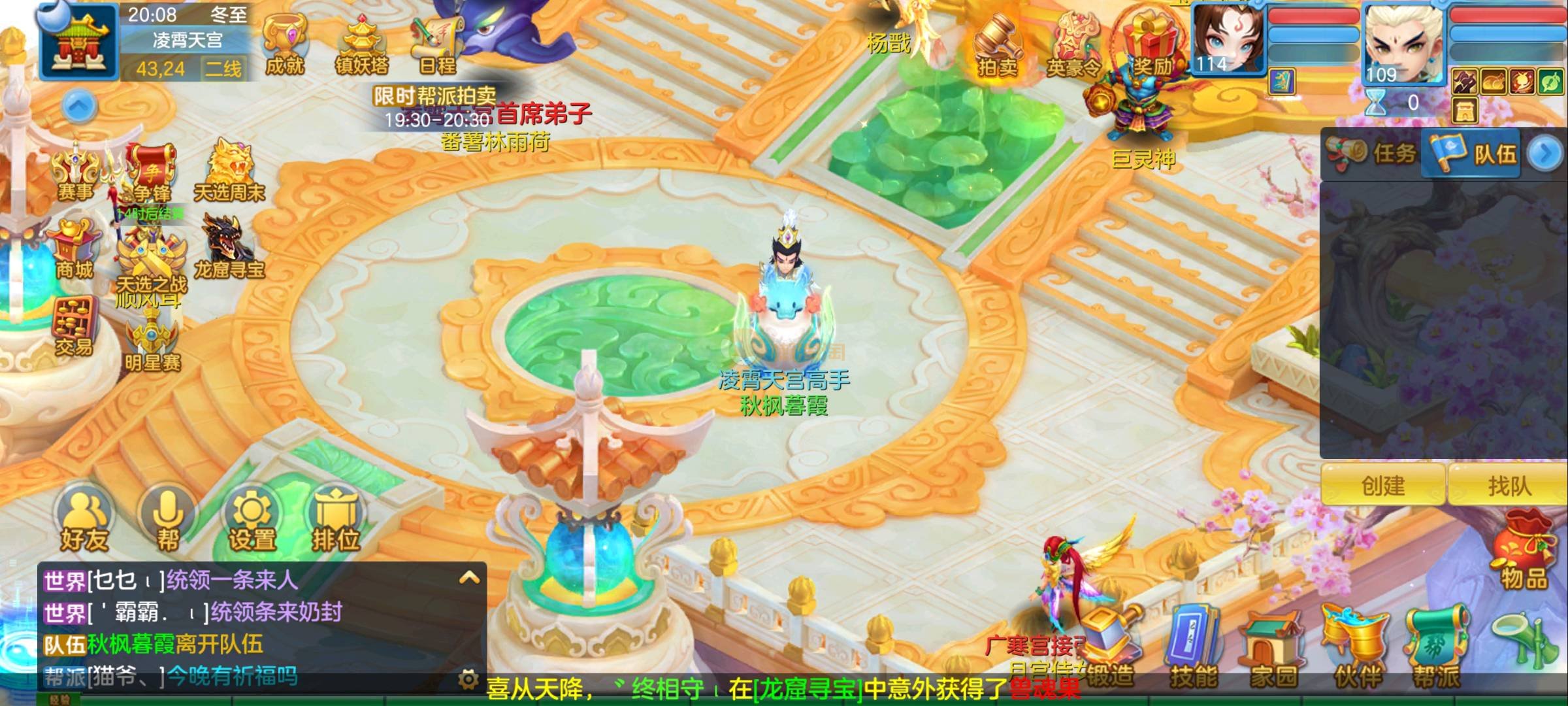Viewport: 1568px width, 706px height.
Task: Open the 技能 skills book
Action: 1193,648
